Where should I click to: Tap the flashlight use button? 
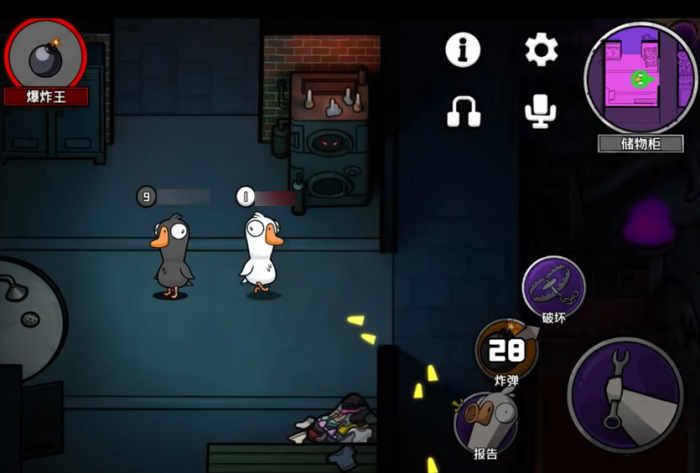[625, 394]
